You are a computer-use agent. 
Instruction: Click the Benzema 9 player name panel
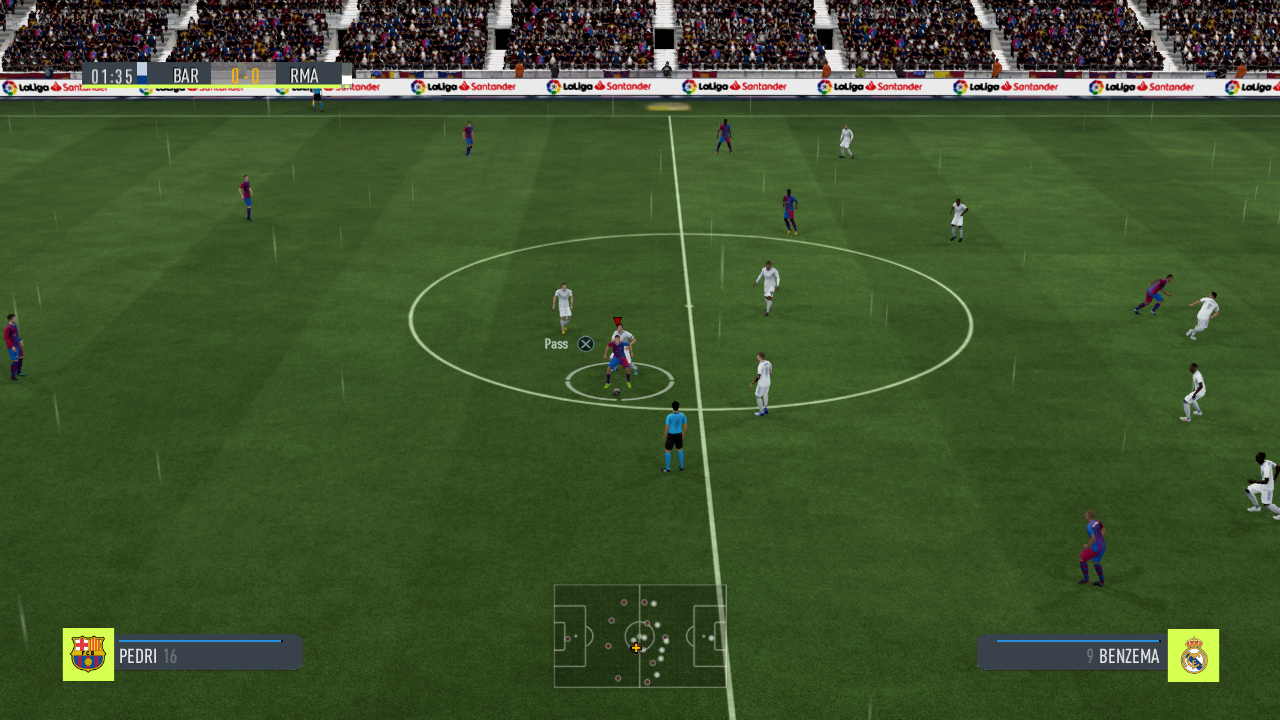pyautogui.click(x=1072, y=656)
